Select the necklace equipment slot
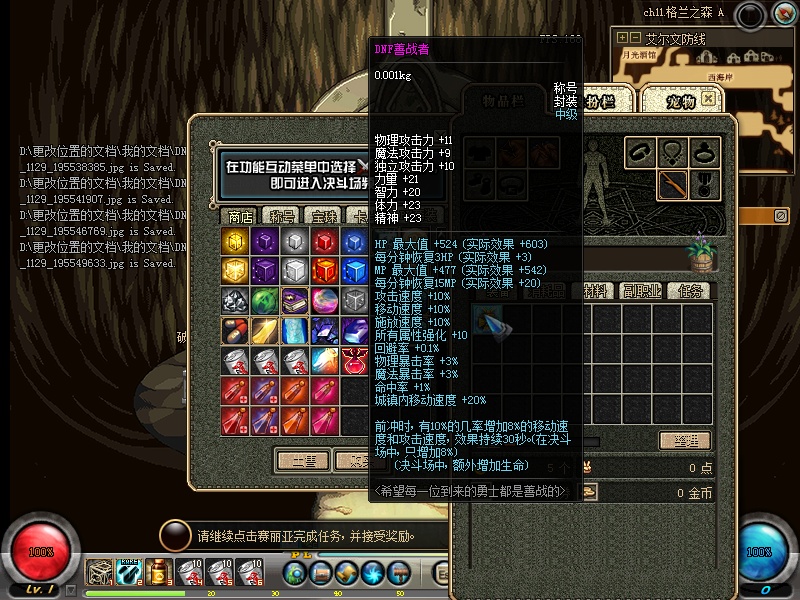The image size is (800, 600). pos(673,153)
